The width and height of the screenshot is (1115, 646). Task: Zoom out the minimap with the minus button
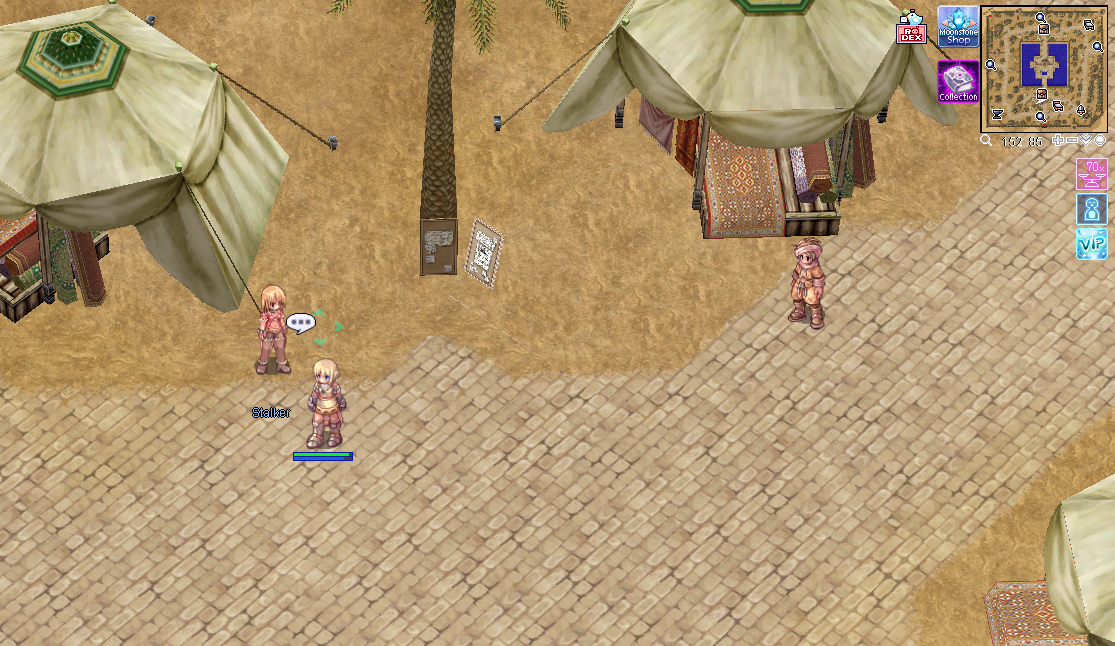click(x=1072, y=141)
